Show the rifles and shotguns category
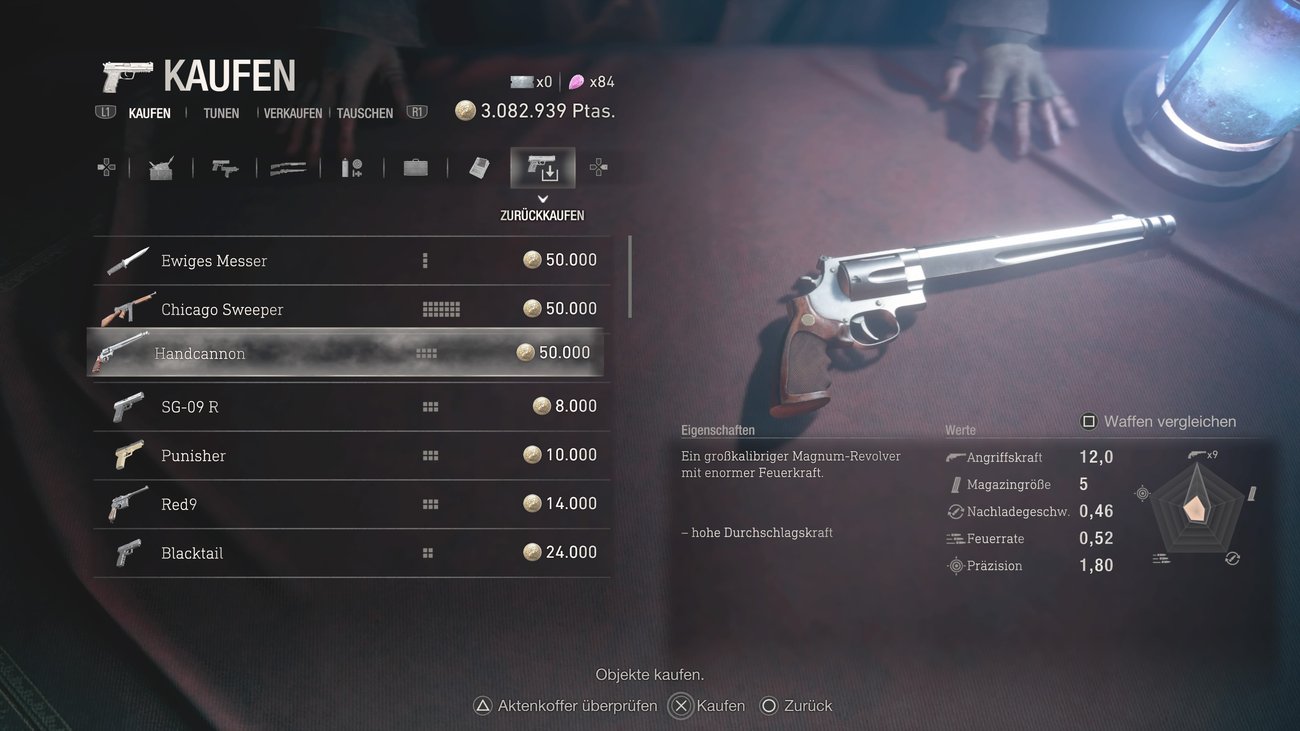The image size is (1300, 731). (x=288, y=168)
